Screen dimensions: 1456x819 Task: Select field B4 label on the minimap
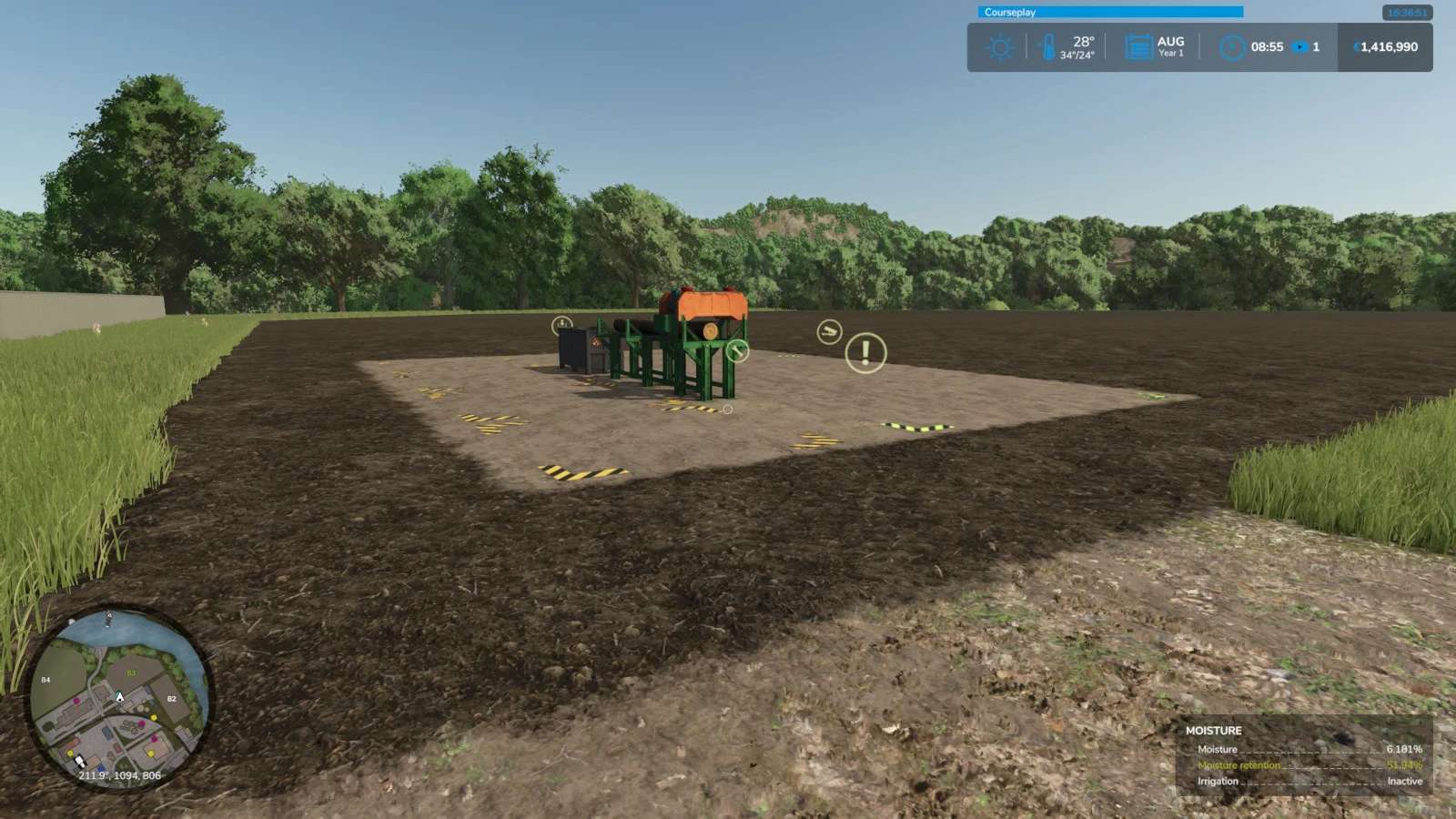(45, 680)
